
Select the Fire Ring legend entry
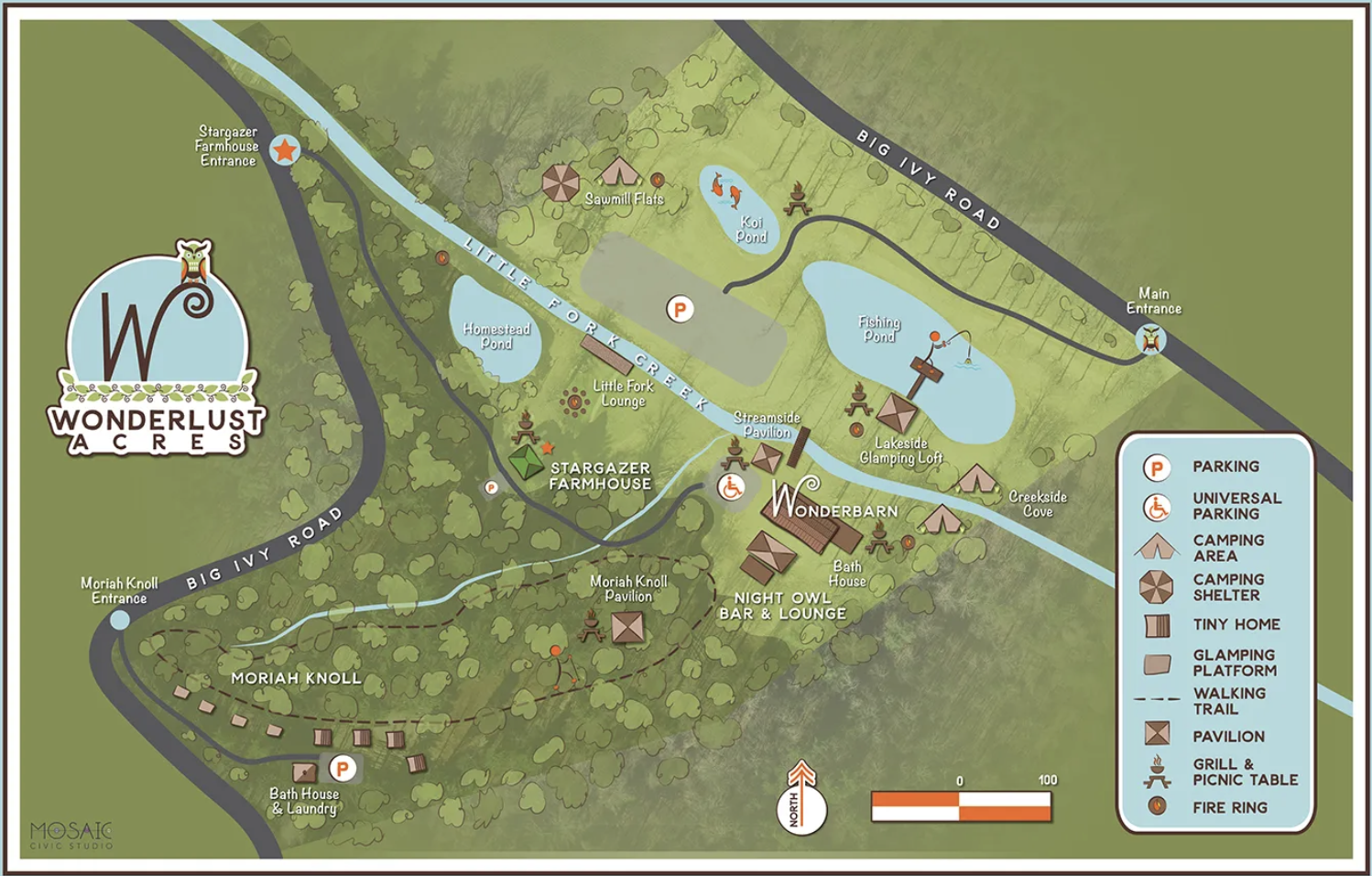[x=1229, y=808]
